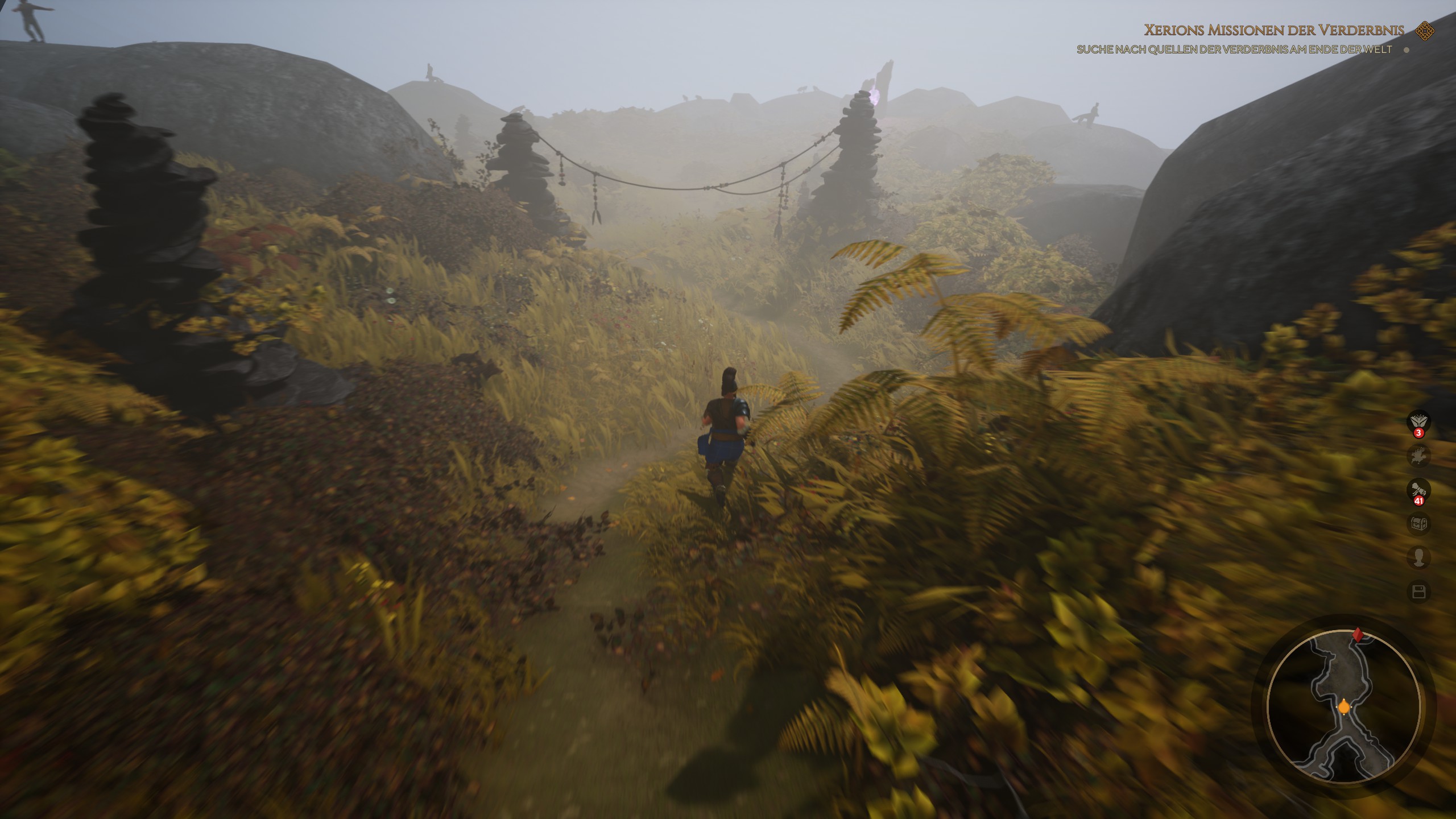1456x819 pixels.
Task: Click the griffin bird icon
Action: [1418, 456]
